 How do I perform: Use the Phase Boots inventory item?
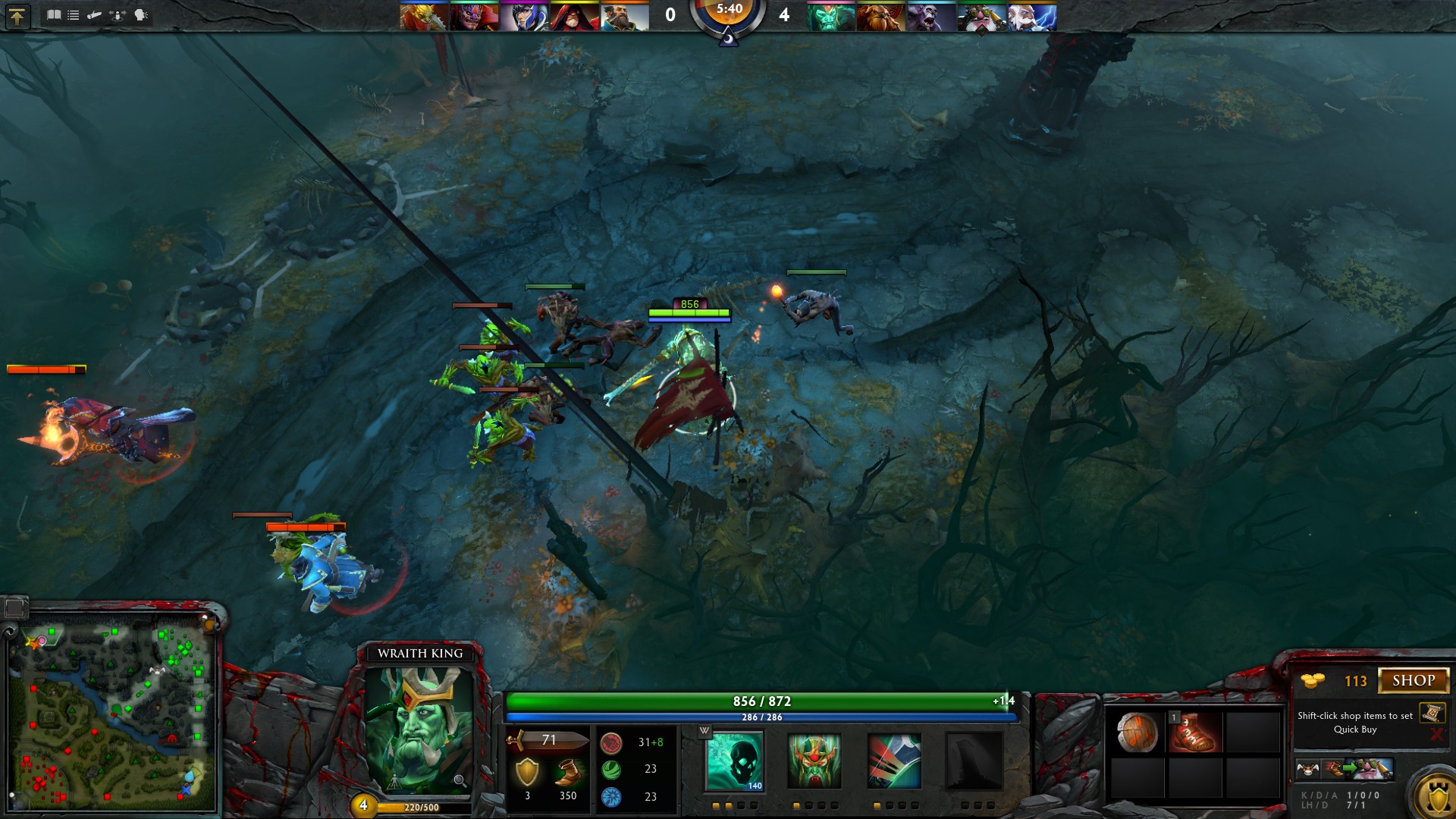1195,733
